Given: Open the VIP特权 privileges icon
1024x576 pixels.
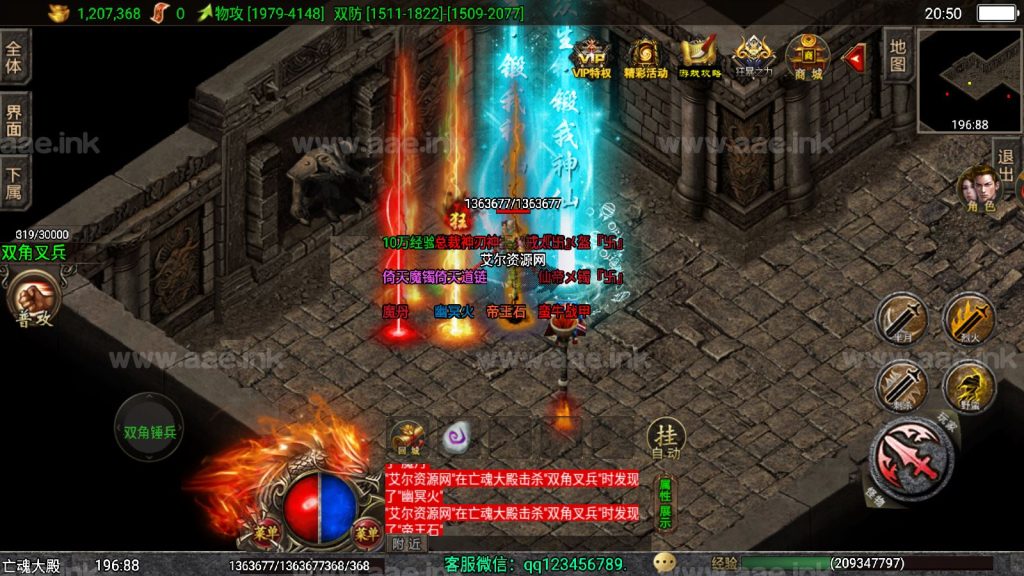Looking at the screenshot, I should point(592,56).
